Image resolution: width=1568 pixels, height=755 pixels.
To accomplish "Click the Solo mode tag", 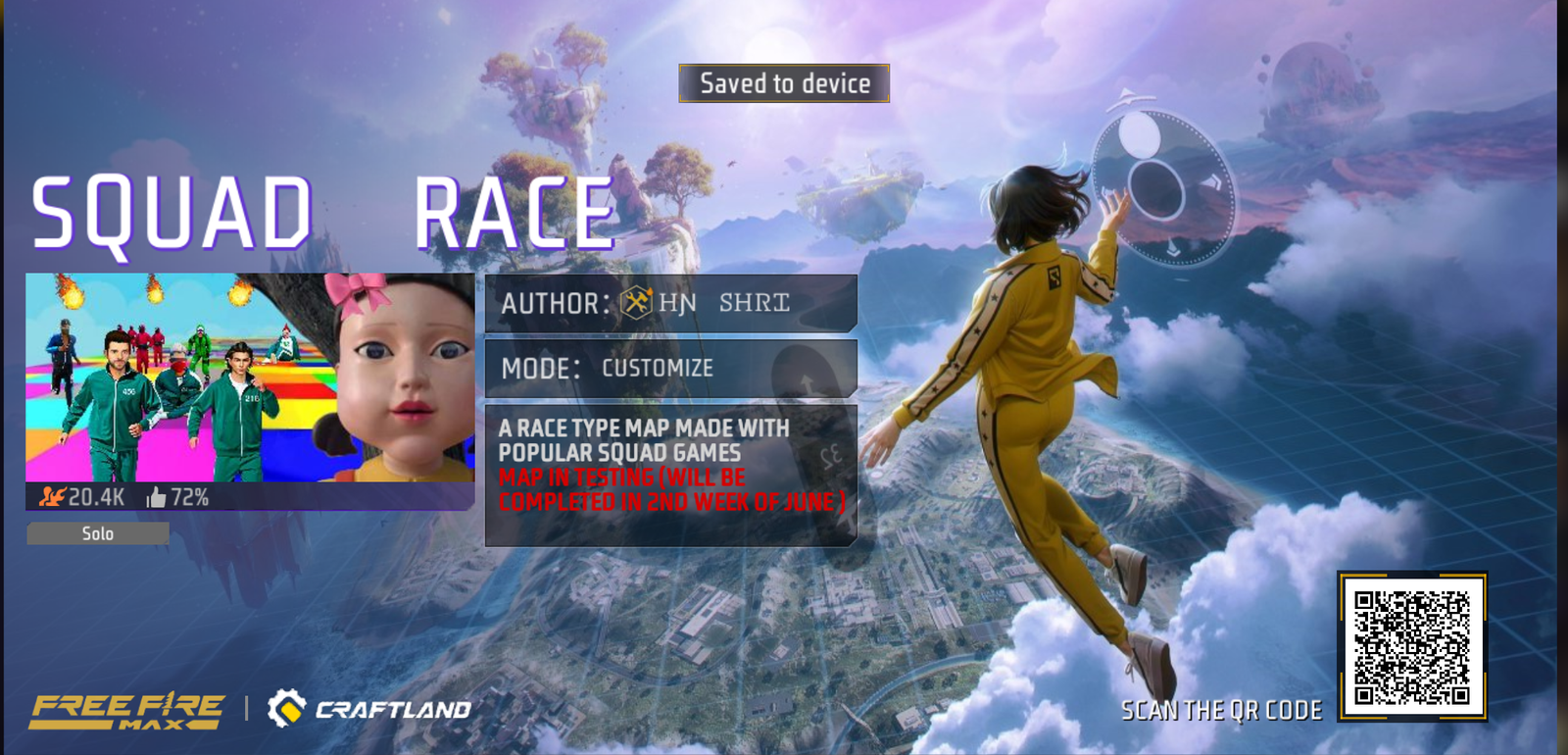I will pyautogui.click(x=98, y=533).
